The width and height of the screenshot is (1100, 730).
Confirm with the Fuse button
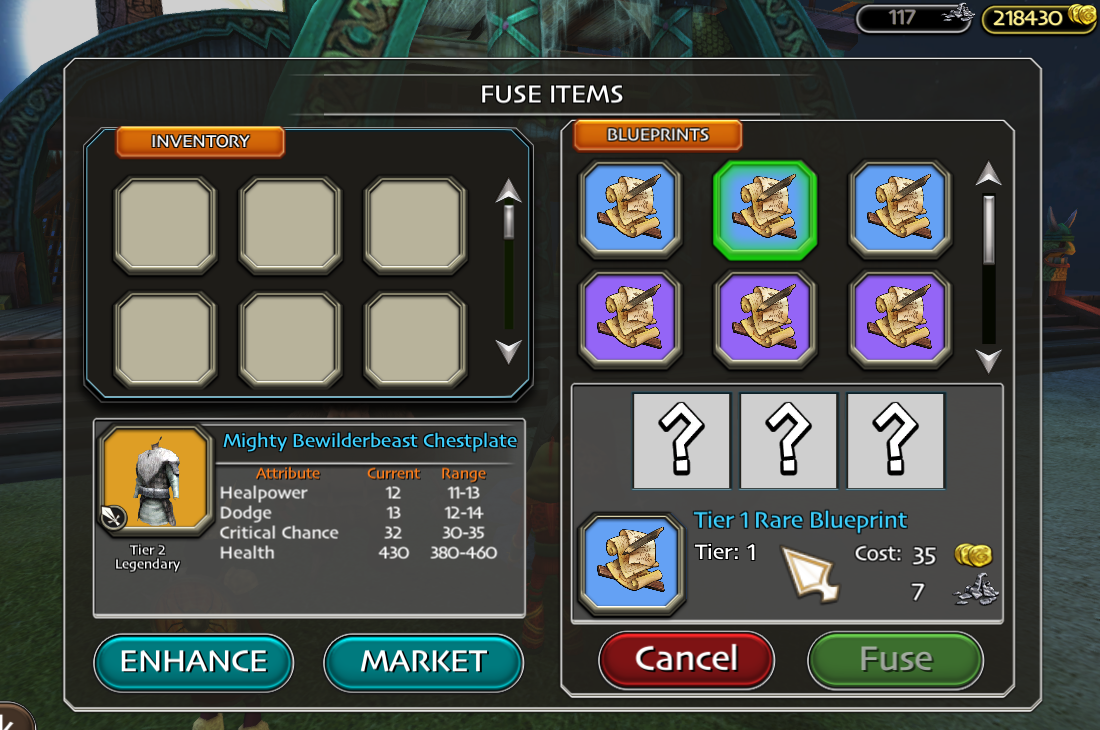pyautogui.click(x=895, y=659)
